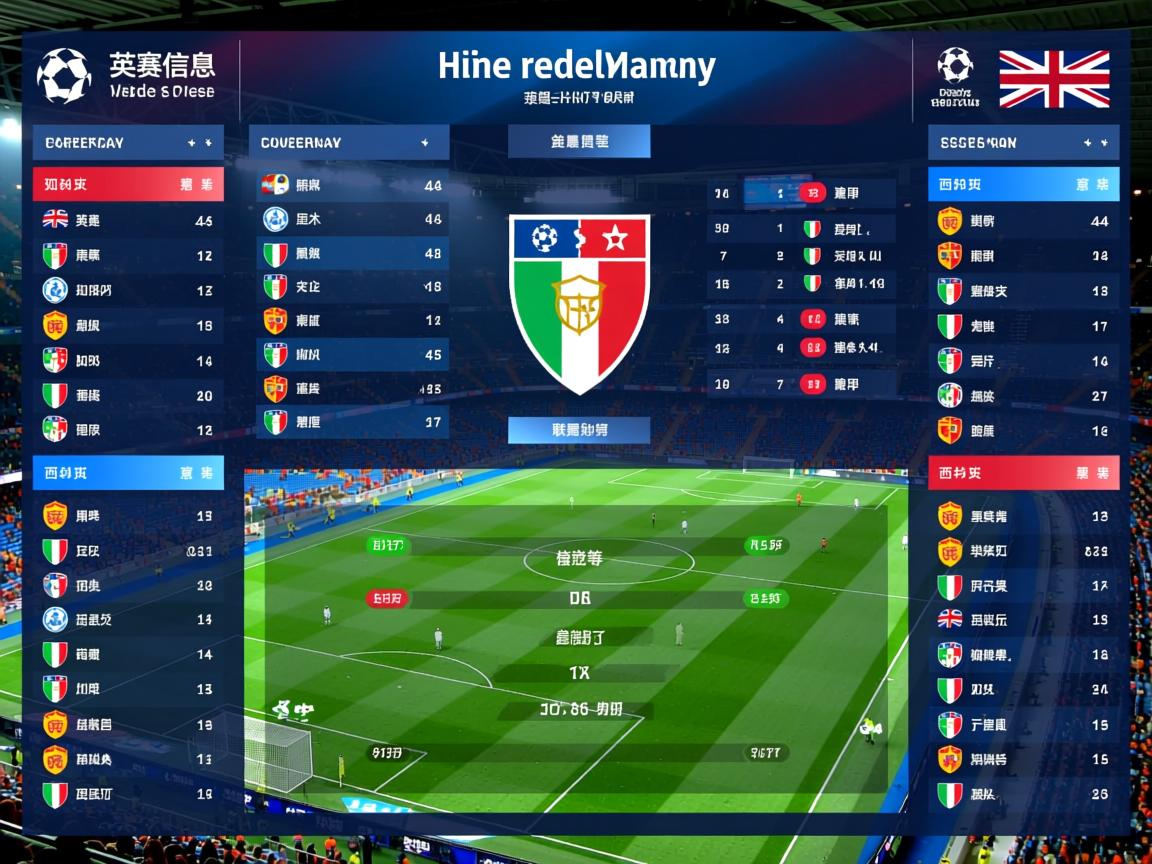Viewport: 1152px width, 864px height.
Task: Expand the SSGES MON panel header
Action: pos(1023,143)
